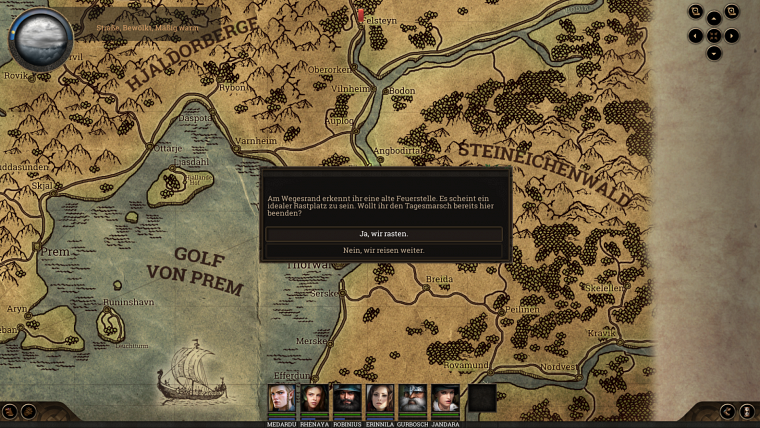Select Gurbosch the dwarf portrait

pyautogui.click(x=413, y=398)
